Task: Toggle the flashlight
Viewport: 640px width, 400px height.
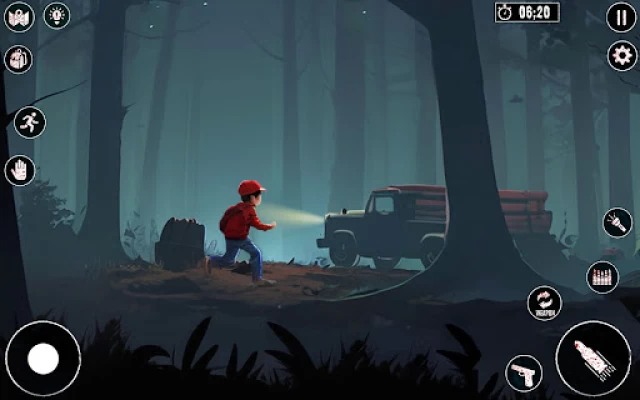Action: tap(617, 222)
